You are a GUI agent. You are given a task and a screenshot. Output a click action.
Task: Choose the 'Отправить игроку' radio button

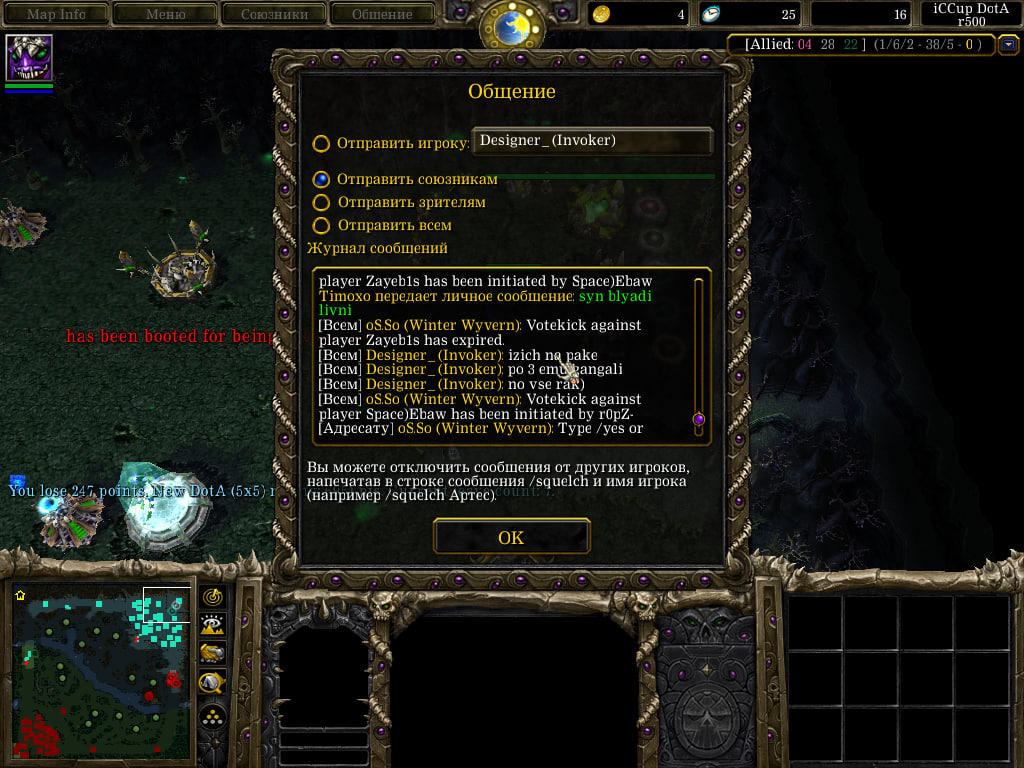coord(321,143)
